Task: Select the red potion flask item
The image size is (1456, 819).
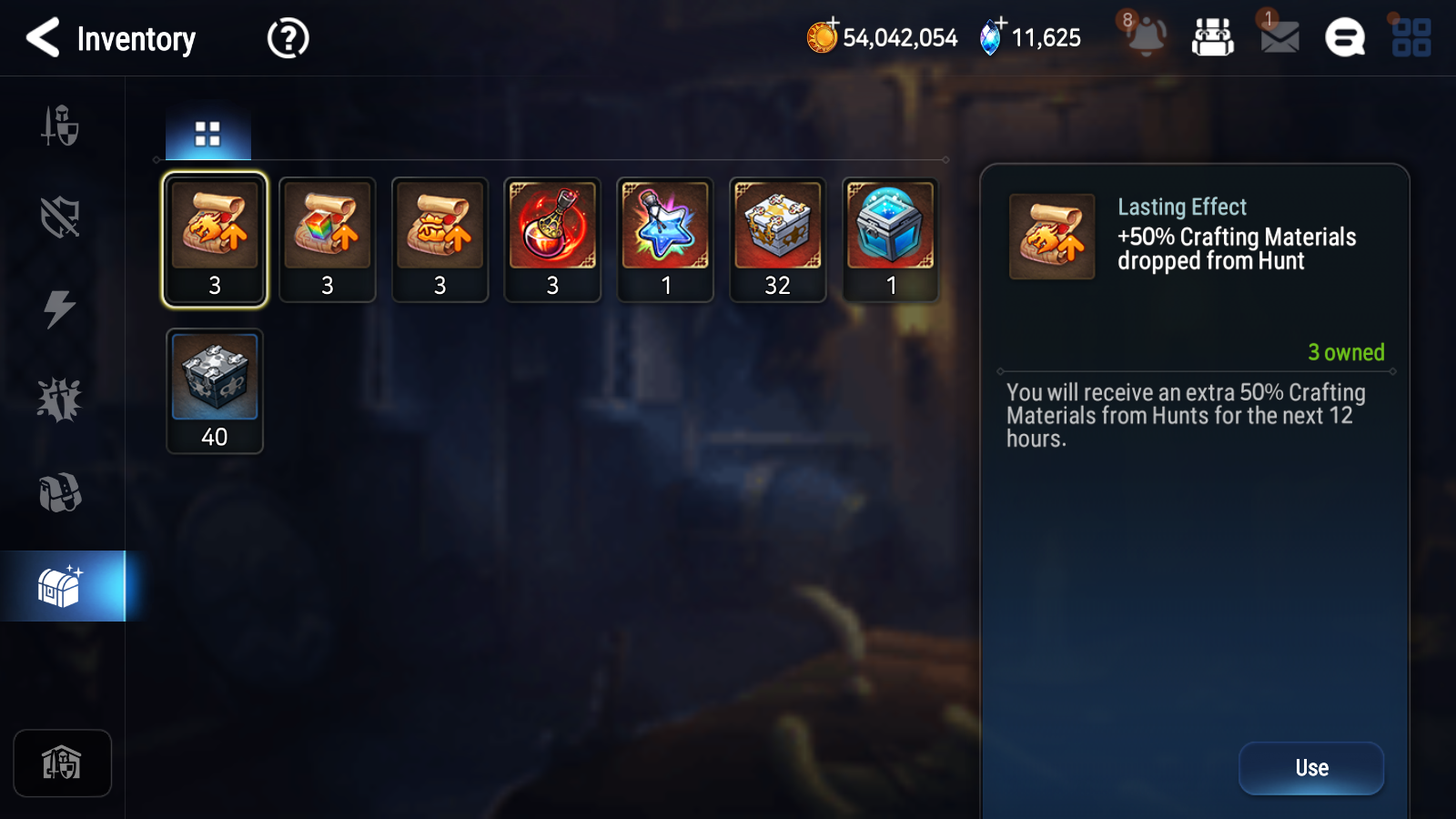Action: [552, 238]
